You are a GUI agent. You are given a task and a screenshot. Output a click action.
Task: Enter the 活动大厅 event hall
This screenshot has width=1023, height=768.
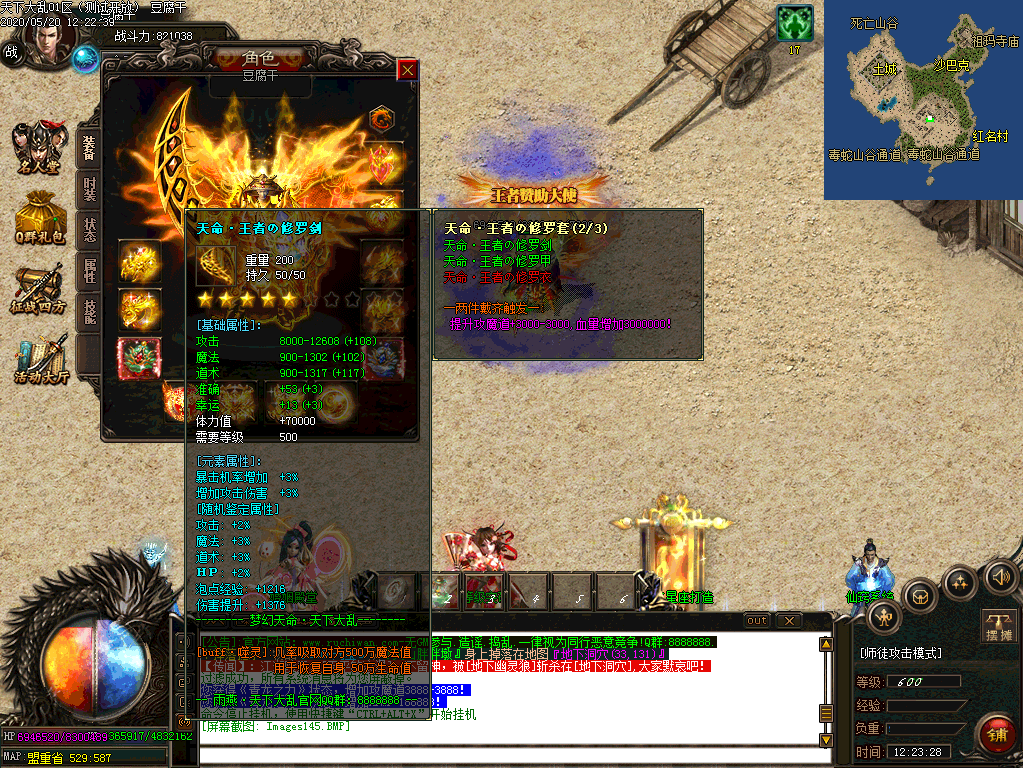(x=40, y=360)
